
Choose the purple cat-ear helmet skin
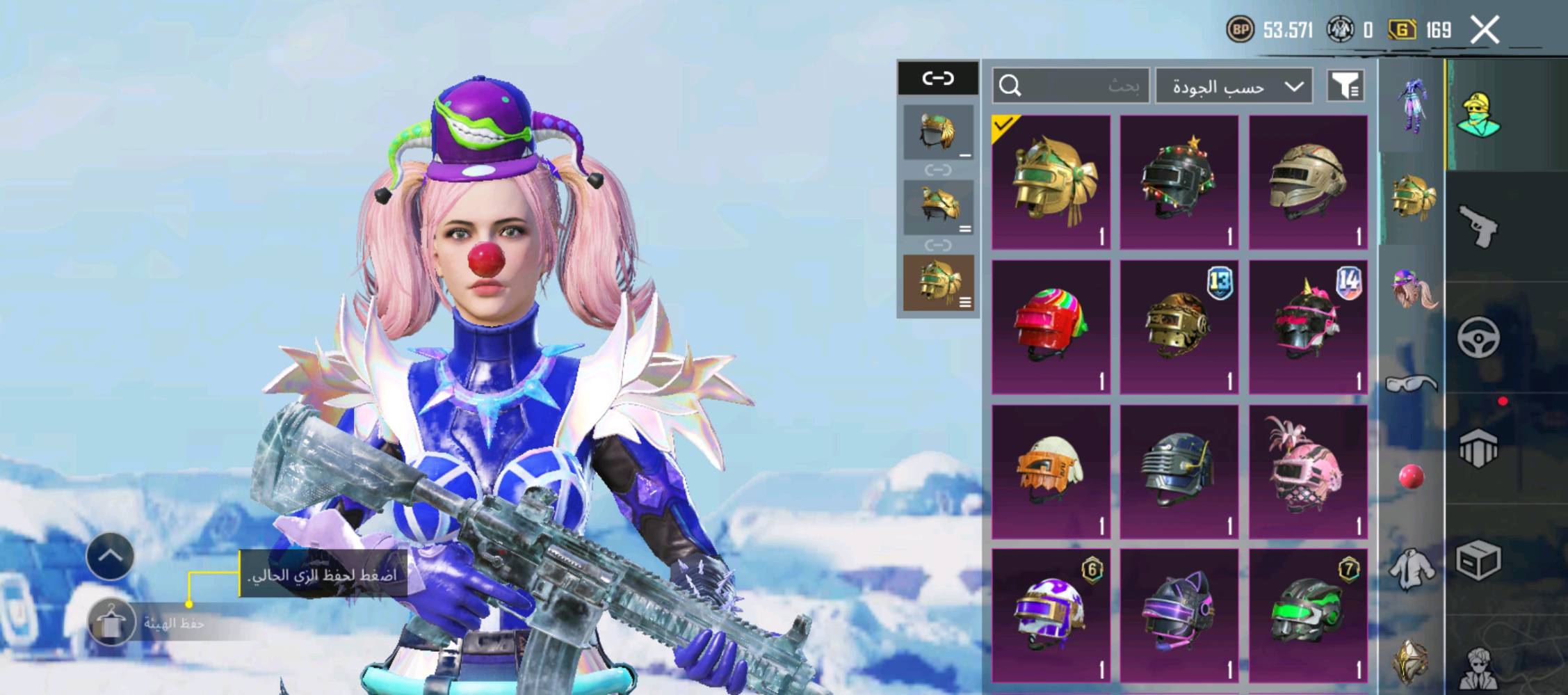[x=1179, y=616]
